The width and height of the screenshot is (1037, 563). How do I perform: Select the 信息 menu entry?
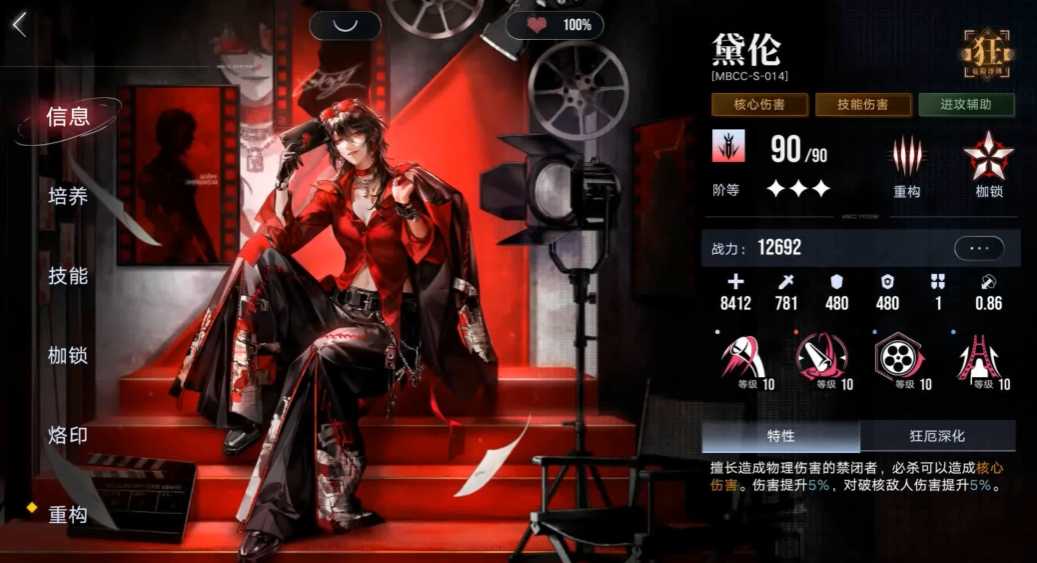[68, 116]
